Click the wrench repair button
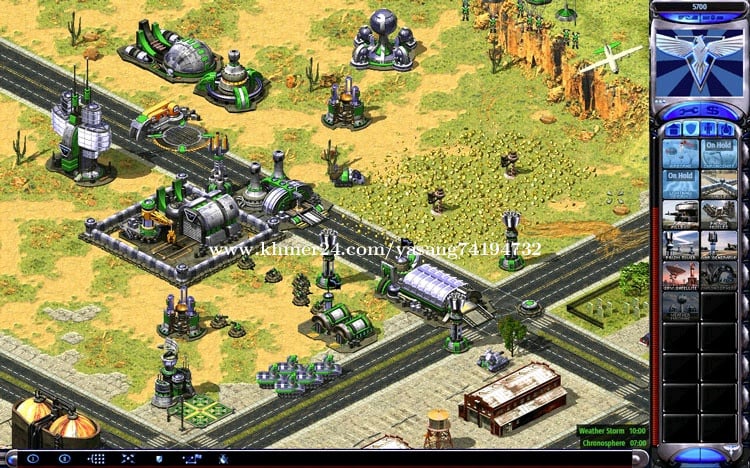Screen dimensions: 750x468 tap(684, 108)
